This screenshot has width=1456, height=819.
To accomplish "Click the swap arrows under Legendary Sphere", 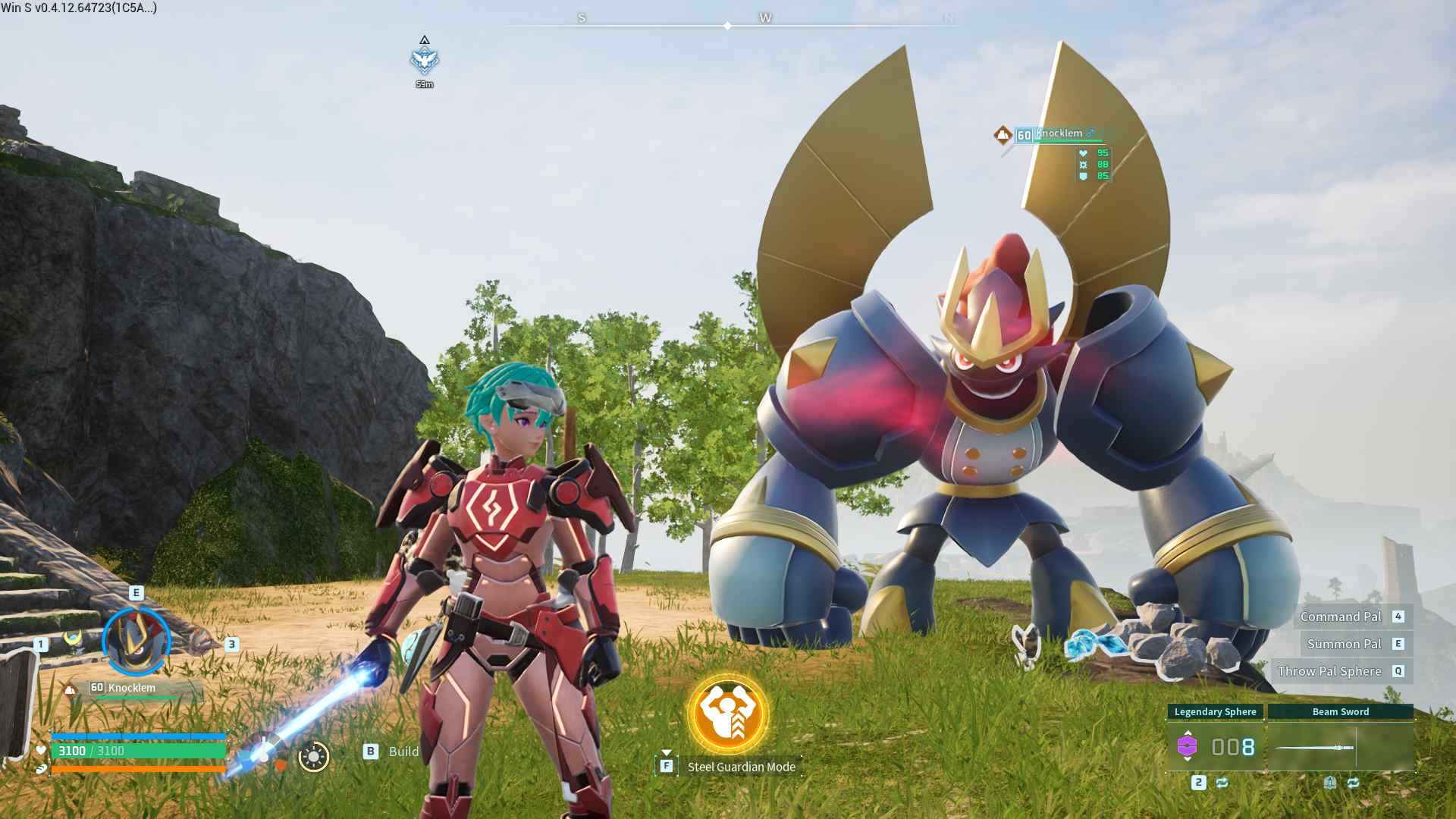I will pos(1222,783).
